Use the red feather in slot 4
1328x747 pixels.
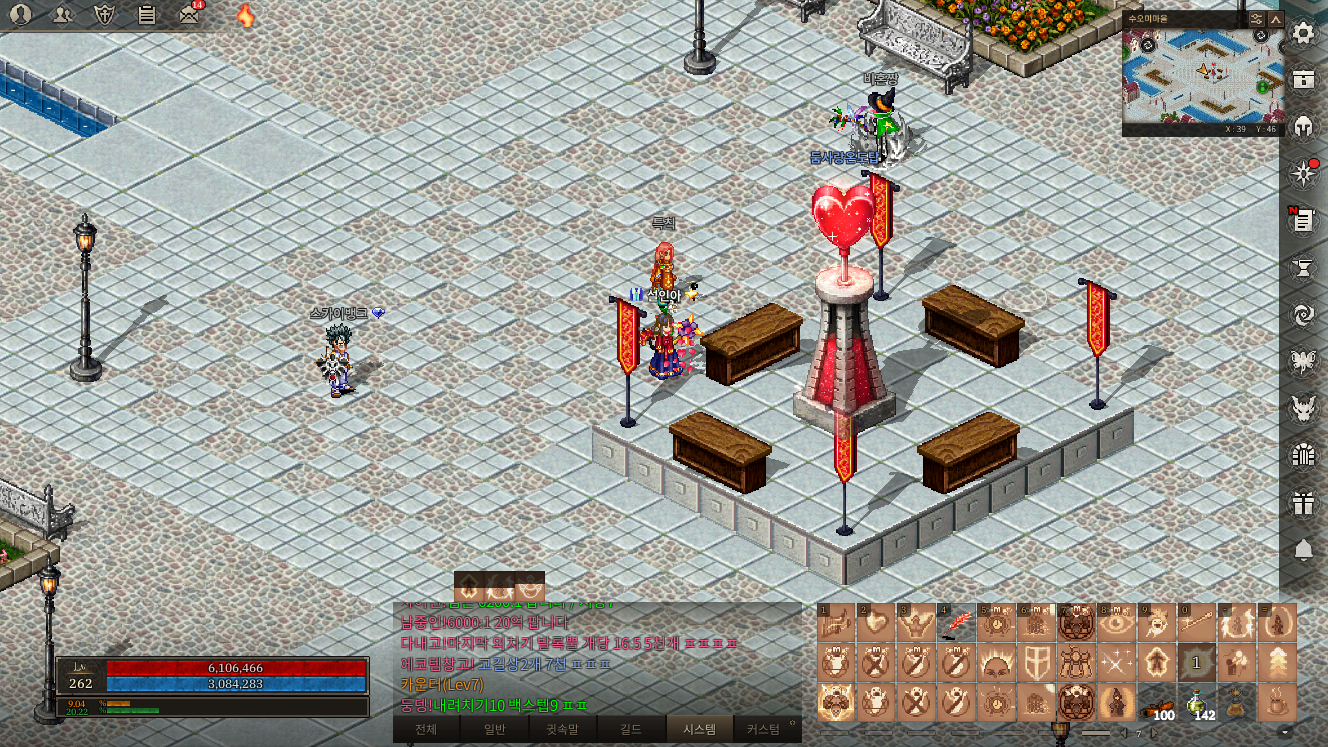956,622
